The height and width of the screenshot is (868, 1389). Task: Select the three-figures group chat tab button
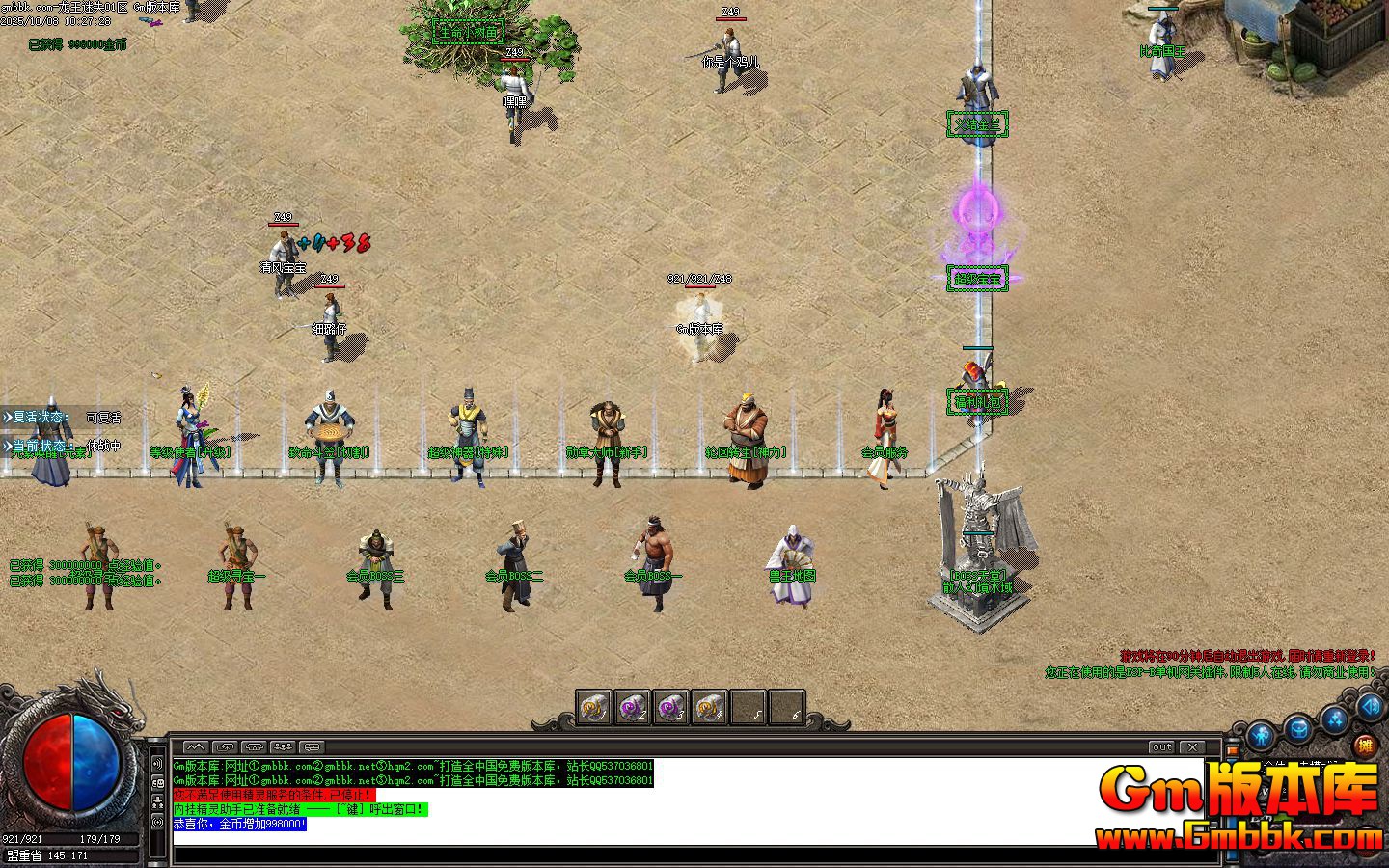pyautogui.click(x=283, y=747)
